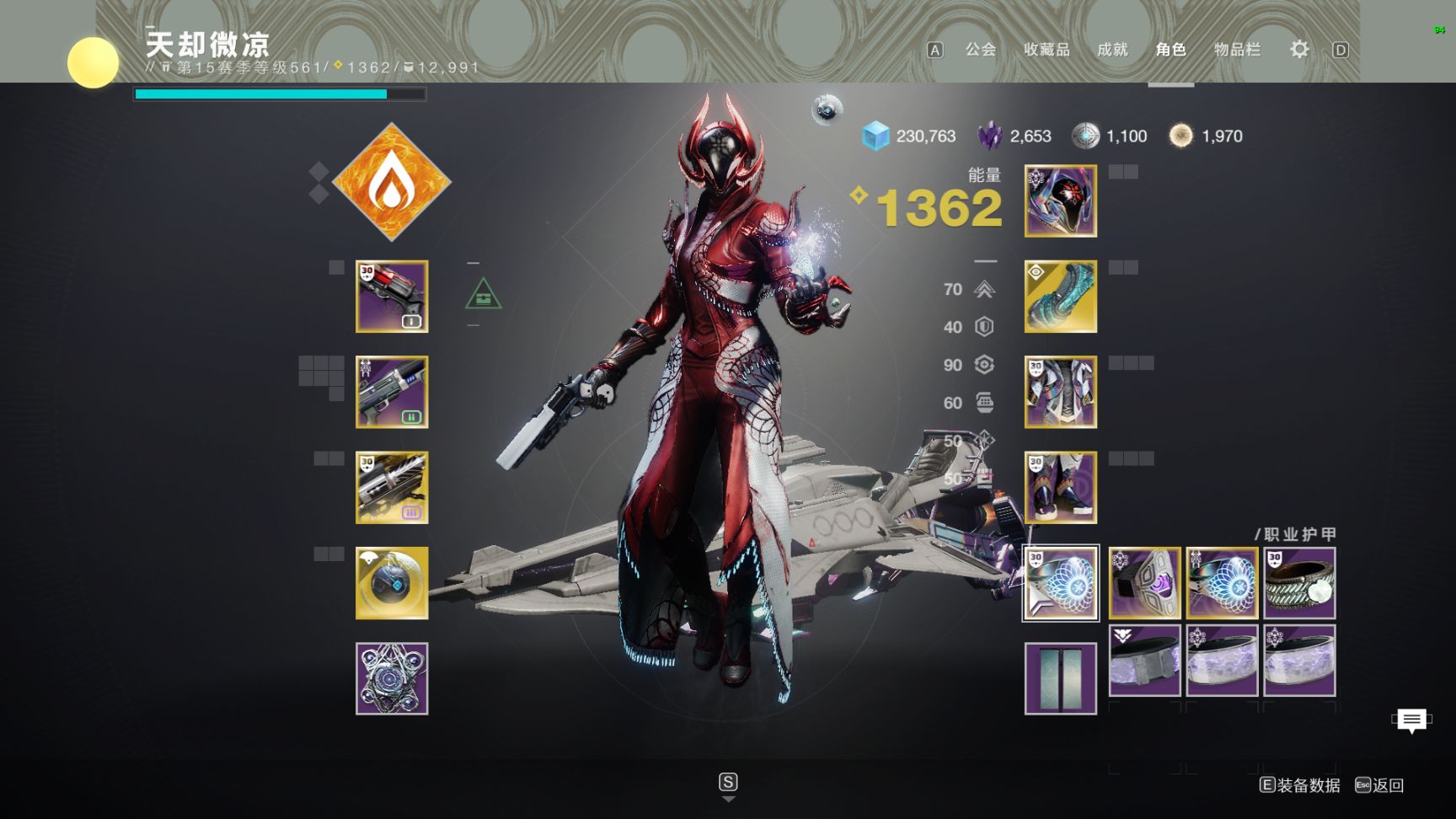Open the solar subclass diamond

(392, 182)
